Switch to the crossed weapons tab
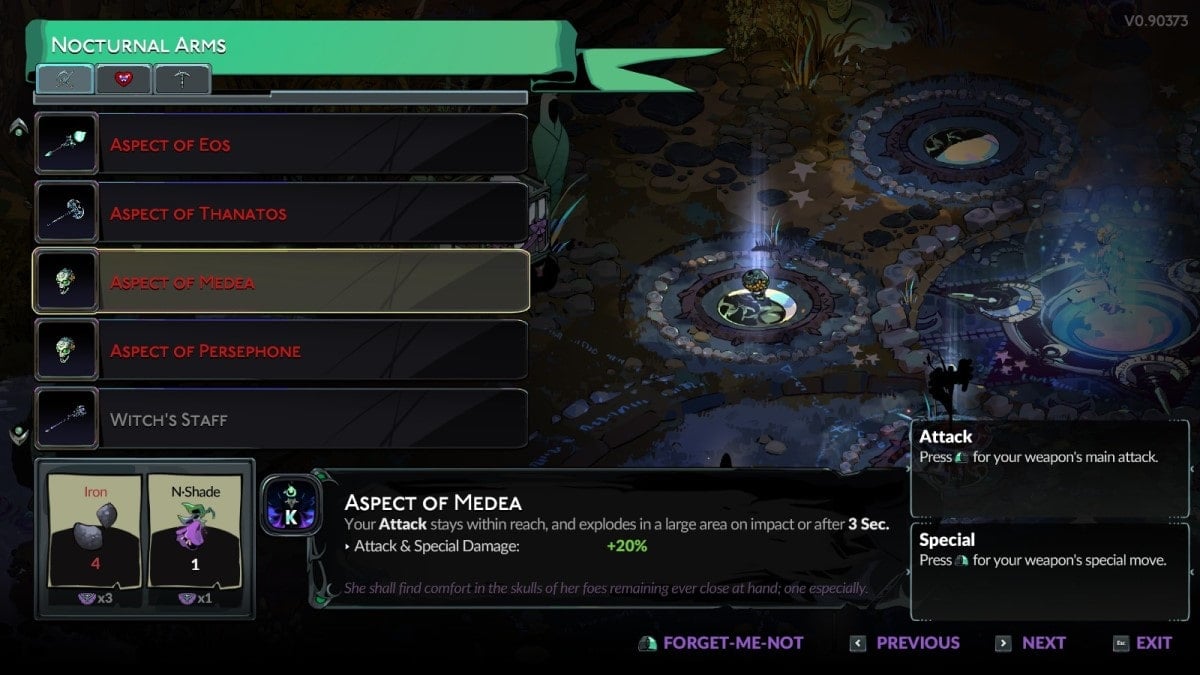 pyautogui.click(x=66, y=79)
